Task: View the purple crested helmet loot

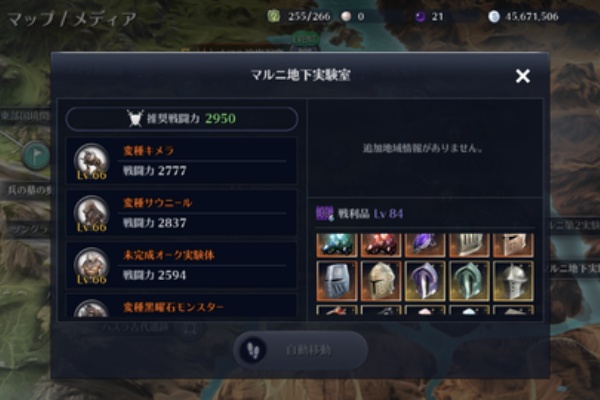Action: point(425,281)
